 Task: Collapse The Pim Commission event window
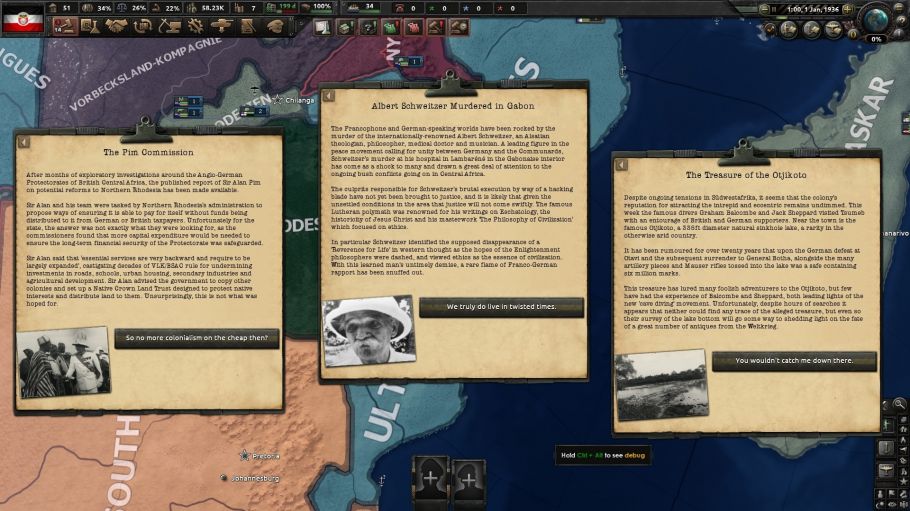[x=23, y=137]
